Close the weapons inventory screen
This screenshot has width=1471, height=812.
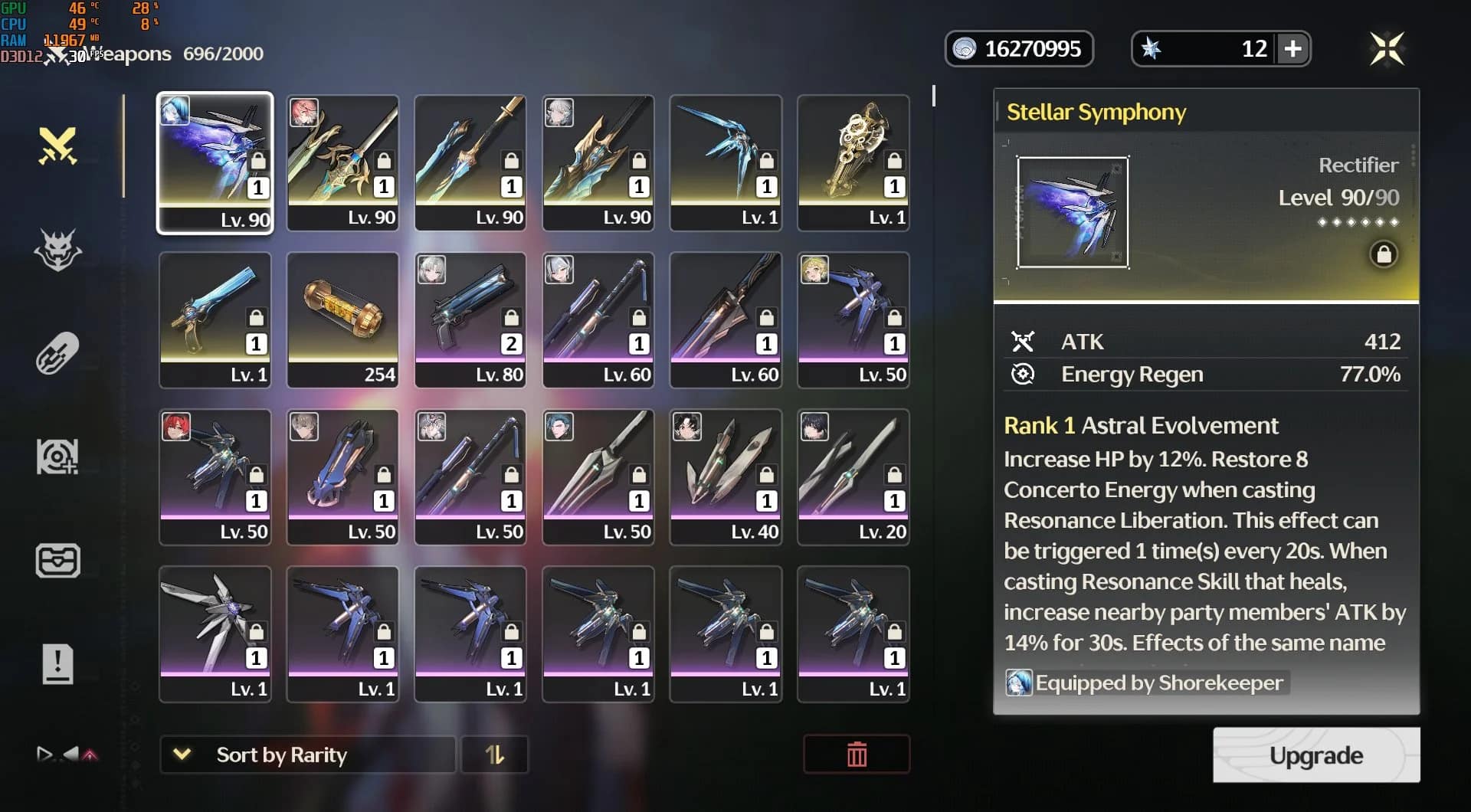pyautogui.click(x=1387, y=49)
